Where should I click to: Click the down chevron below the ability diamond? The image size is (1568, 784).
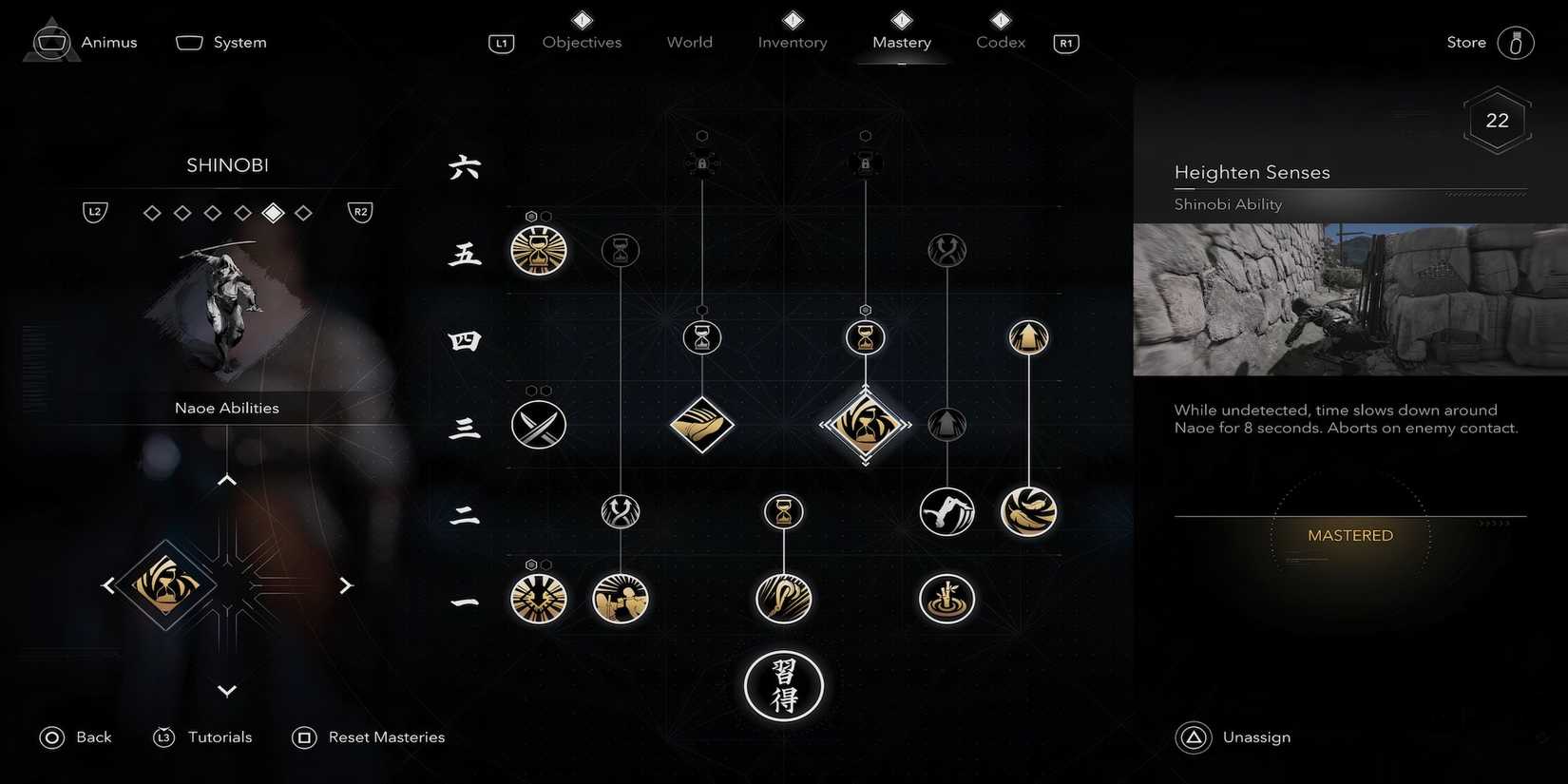click(226, 691)
